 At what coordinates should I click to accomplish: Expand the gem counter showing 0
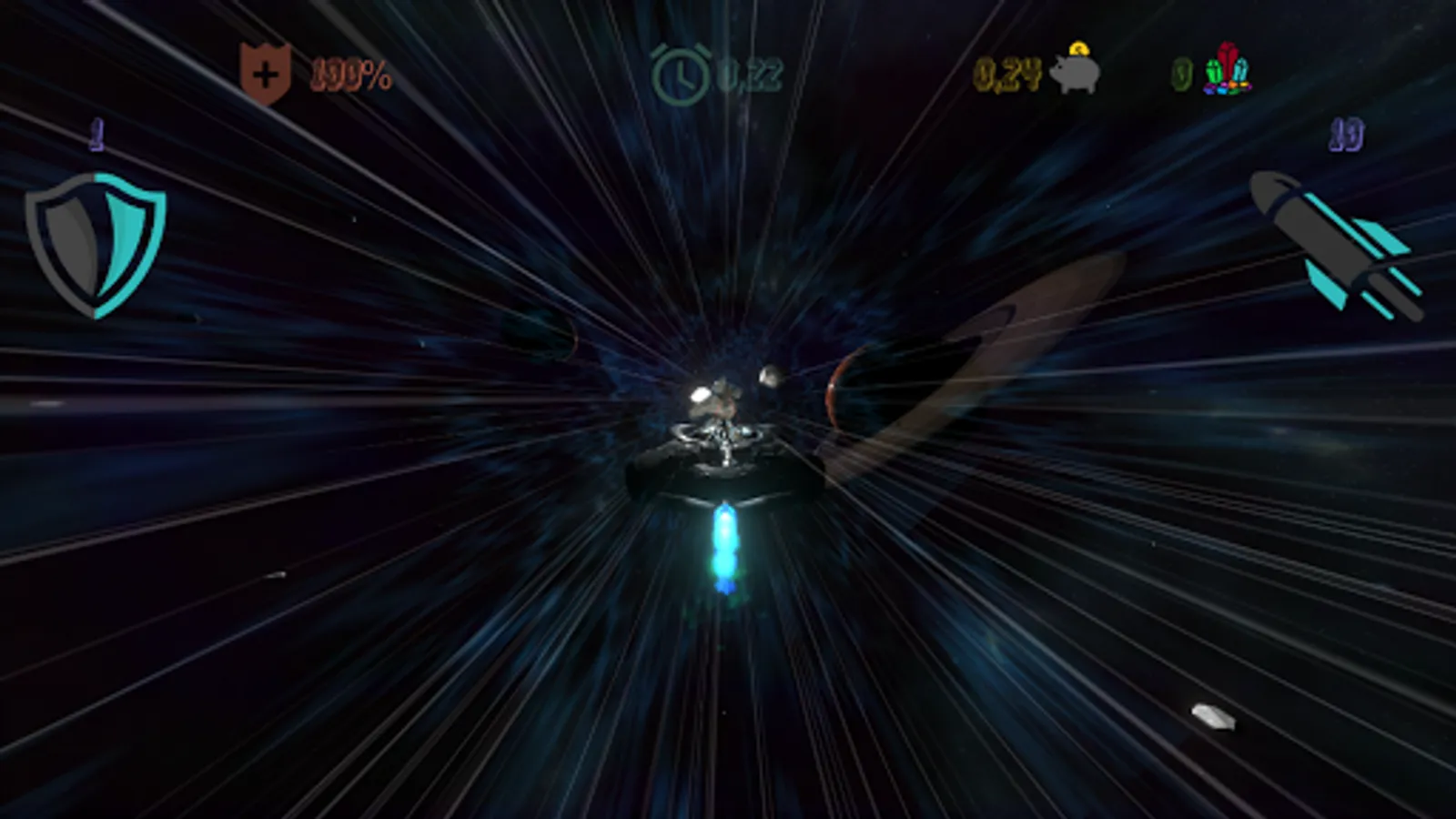click(x=1180, y=73)
